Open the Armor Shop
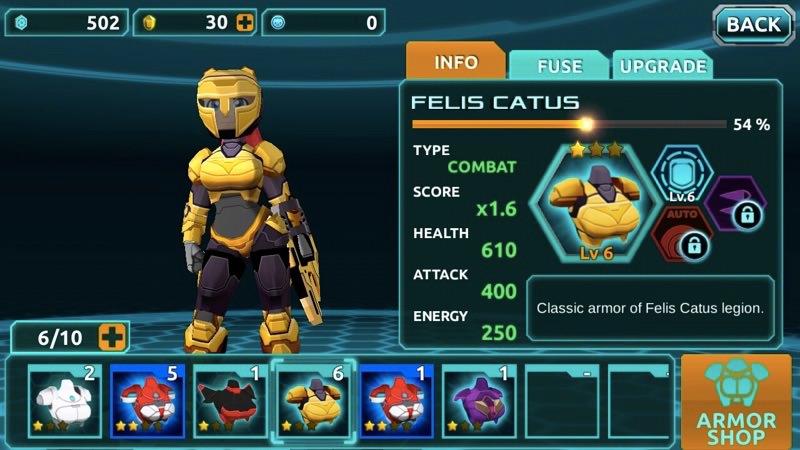 [x=736, y=401]
